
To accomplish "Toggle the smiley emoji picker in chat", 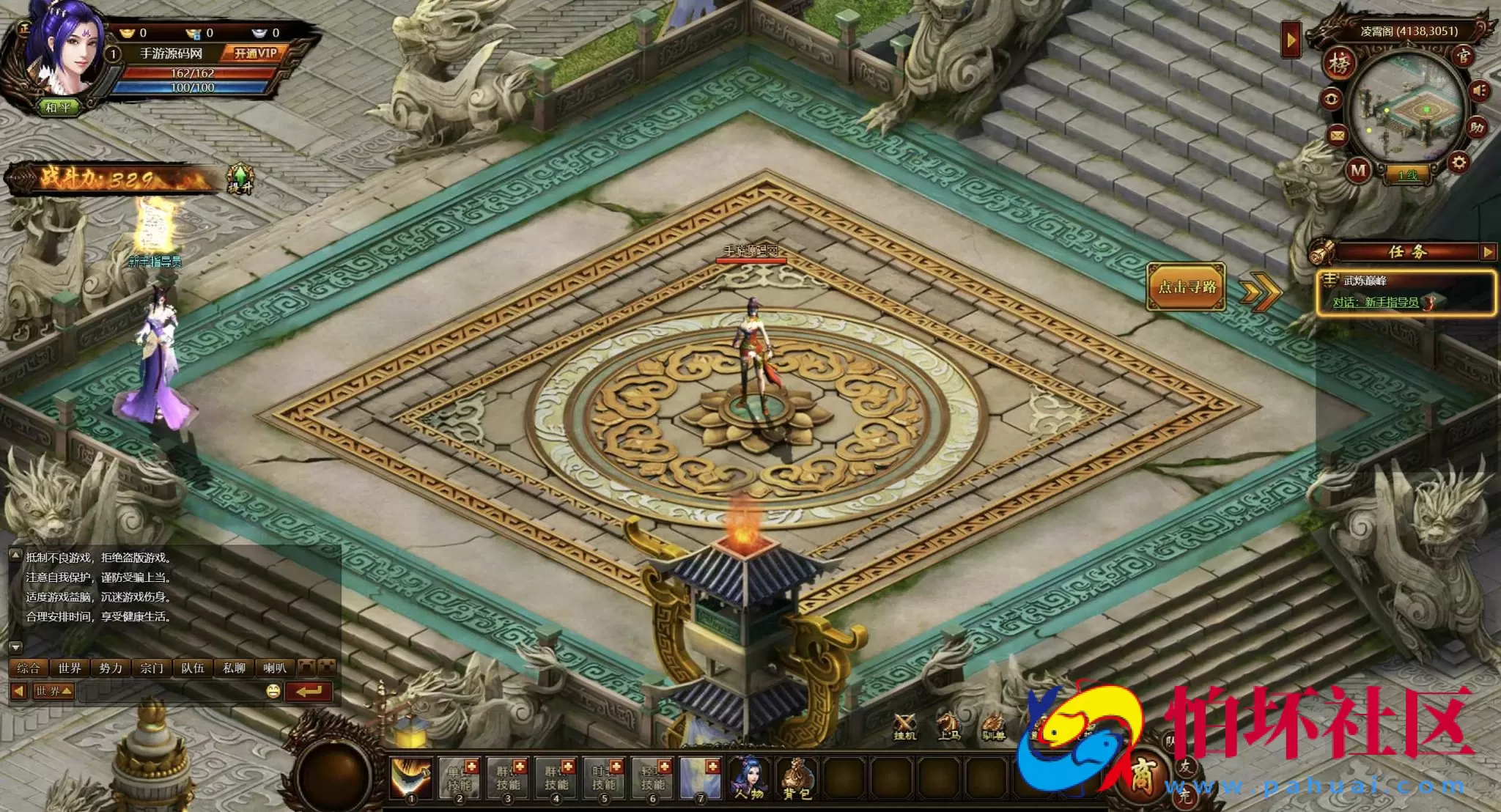I will [273, 691].
